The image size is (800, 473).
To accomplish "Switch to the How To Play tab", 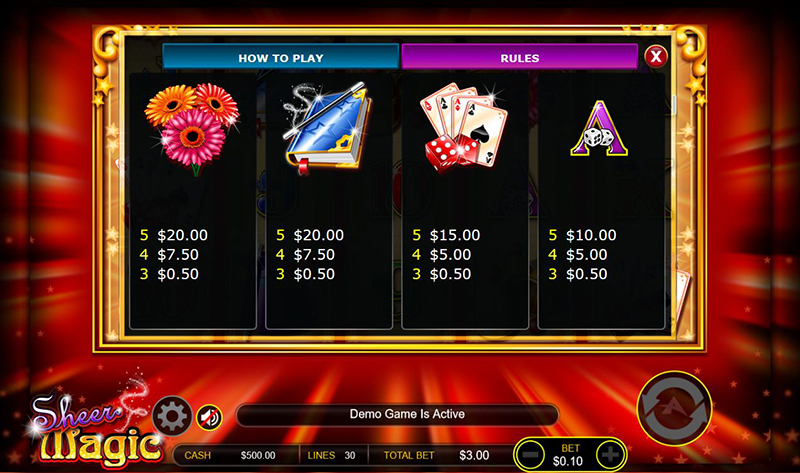I will [280, 57].
